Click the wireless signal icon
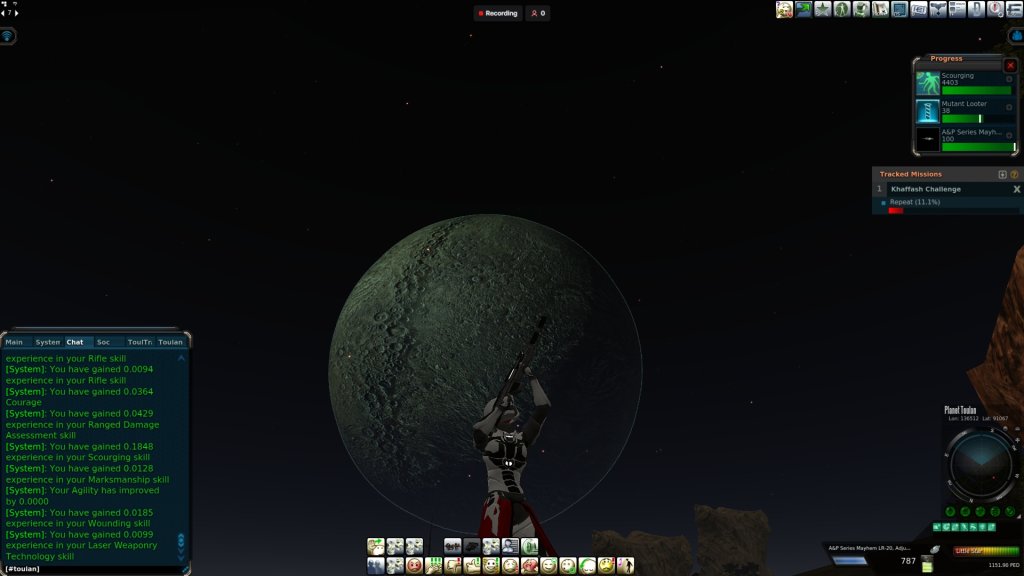The width and height of the screenshot is (1024, 576). (x=8, y=36)
